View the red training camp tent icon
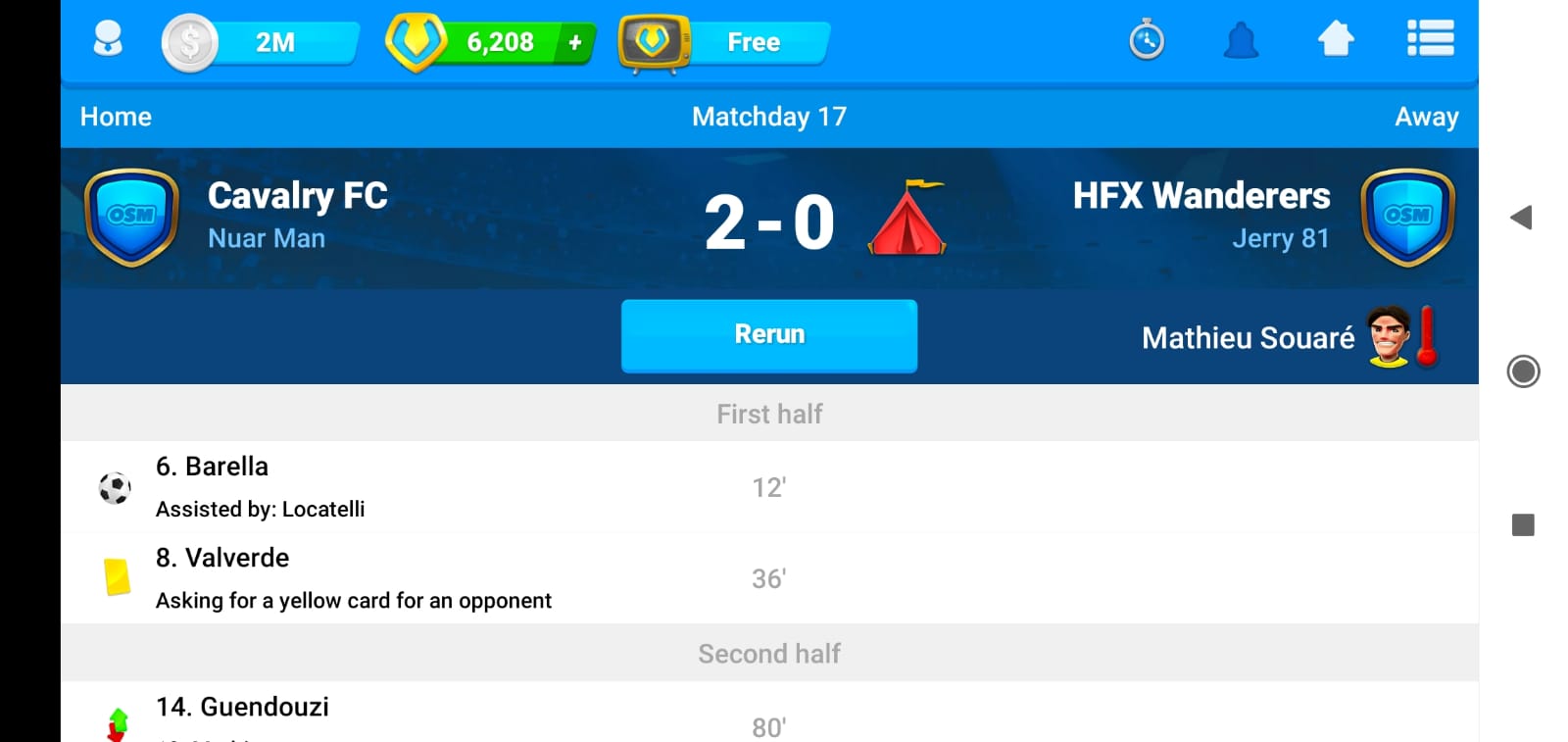Screen dimensions: 1568x742 tap(907, 219)
